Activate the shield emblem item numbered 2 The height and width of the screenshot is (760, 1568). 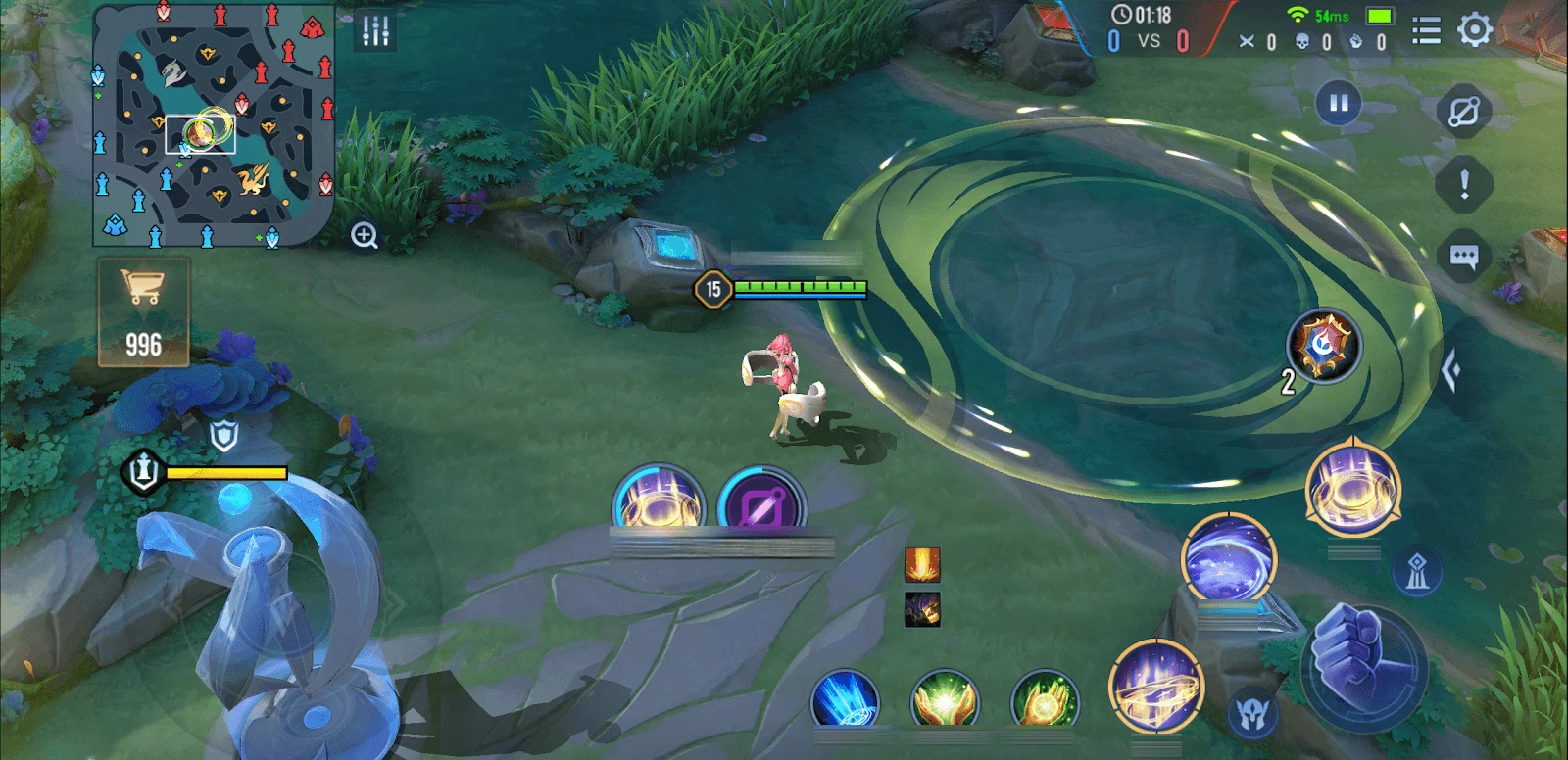click(x=1324, y=346)
